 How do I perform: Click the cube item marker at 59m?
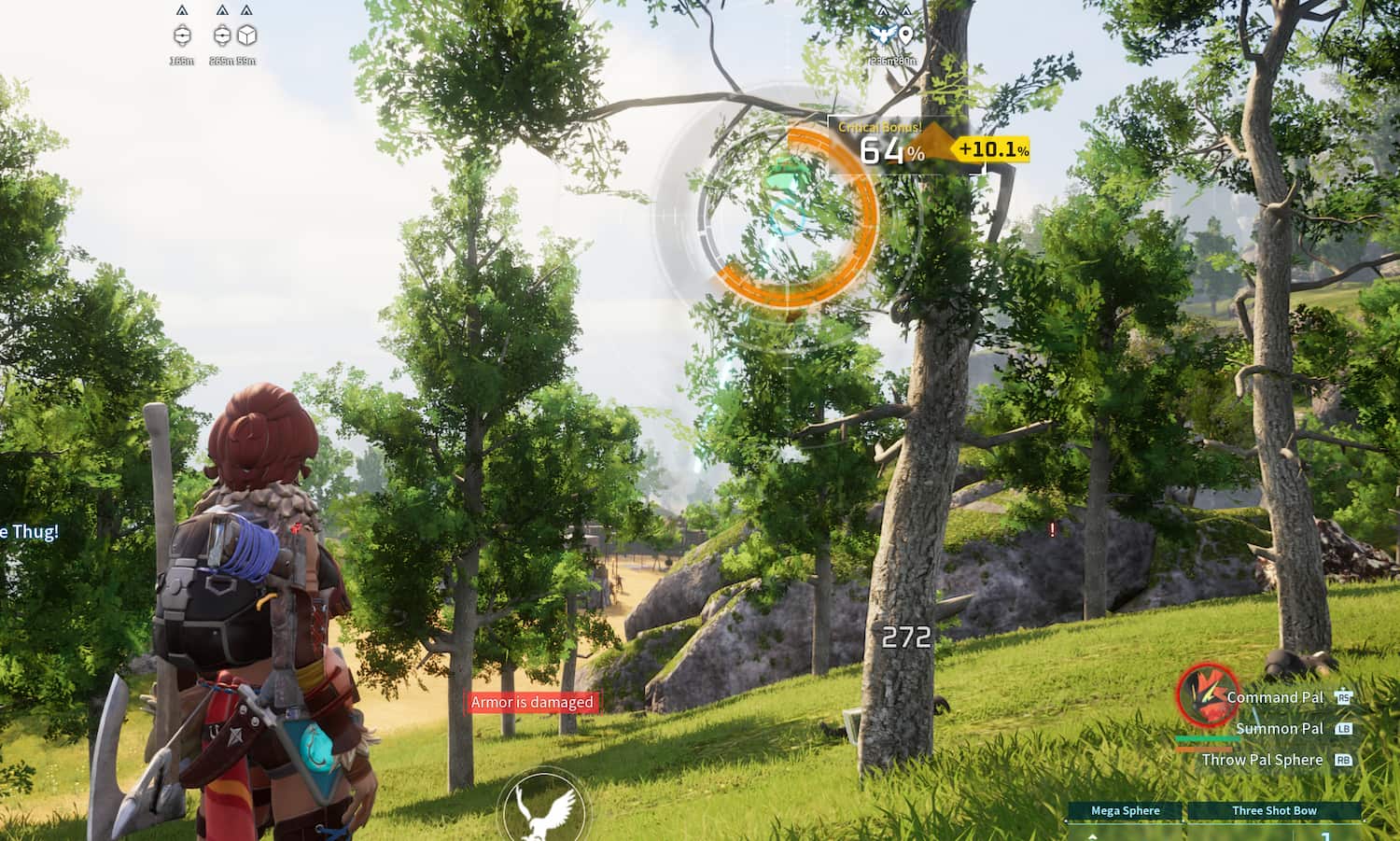click(x=246, y=35)
